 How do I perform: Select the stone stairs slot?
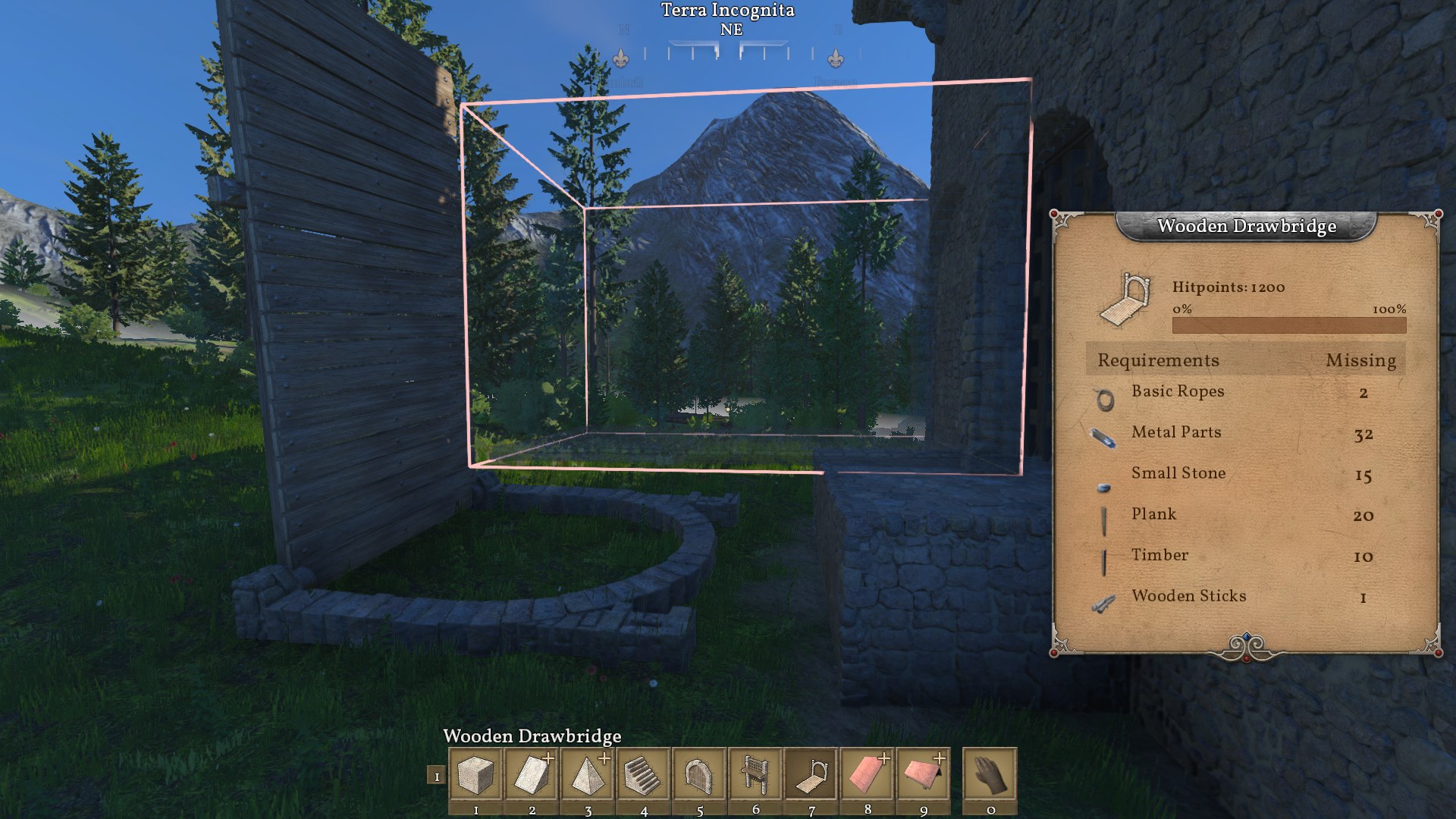point(644,774)
